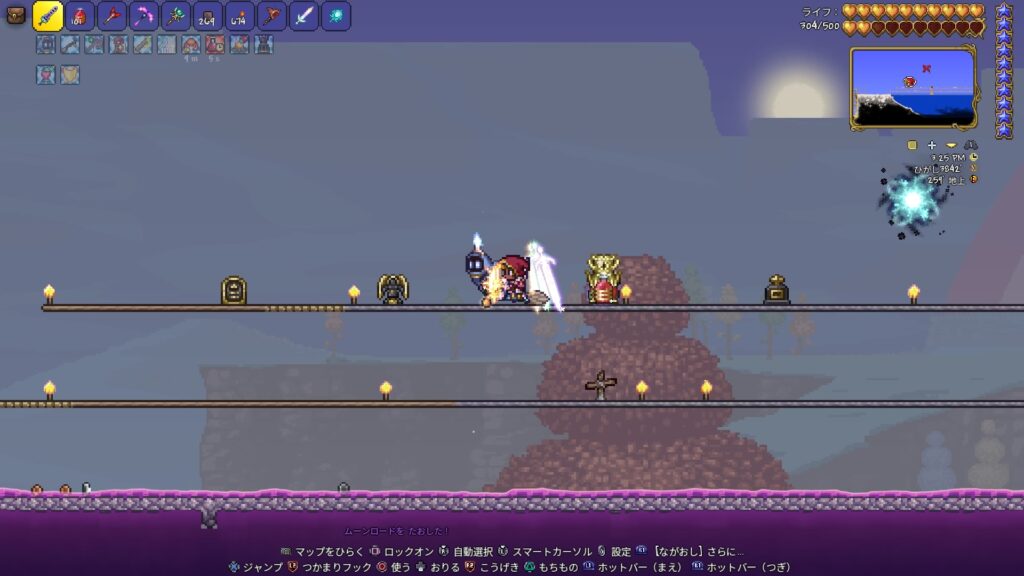The height and width of the screenshot is (576, 1024).
Task: Click the minimap
Action: pos(912,88)
